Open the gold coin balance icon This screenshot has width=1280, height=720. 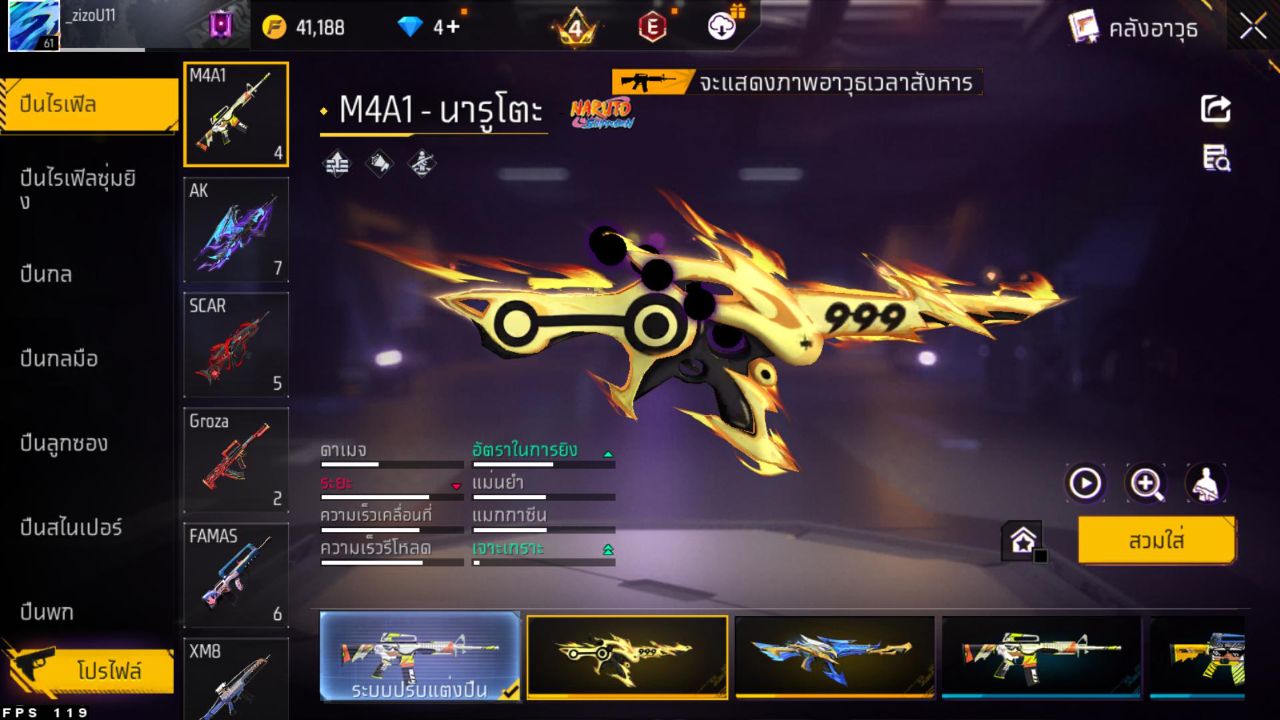click(x=272, y=27)
